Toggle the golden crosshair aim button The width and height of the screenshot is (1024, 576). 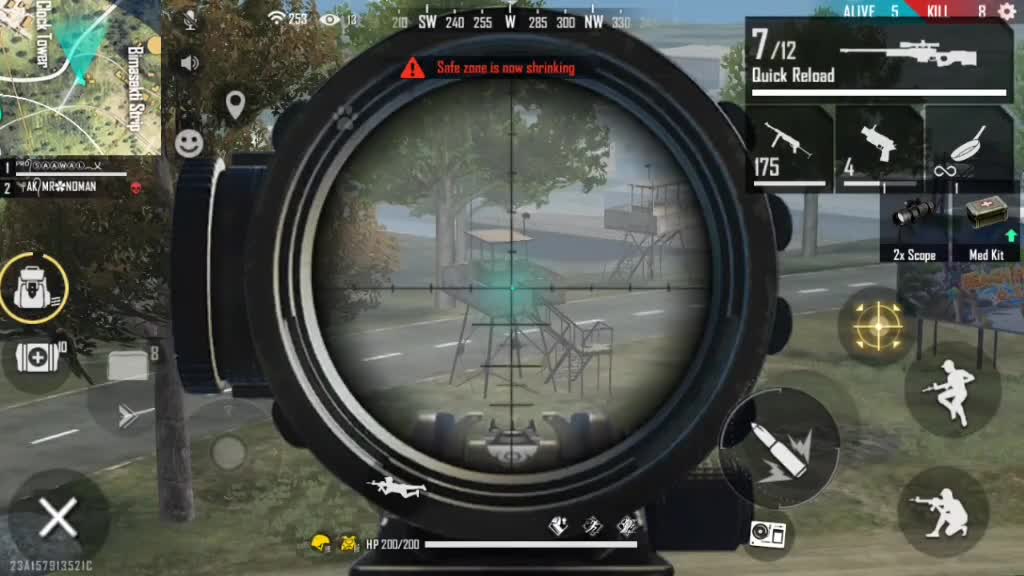click(x=877, y=325)
